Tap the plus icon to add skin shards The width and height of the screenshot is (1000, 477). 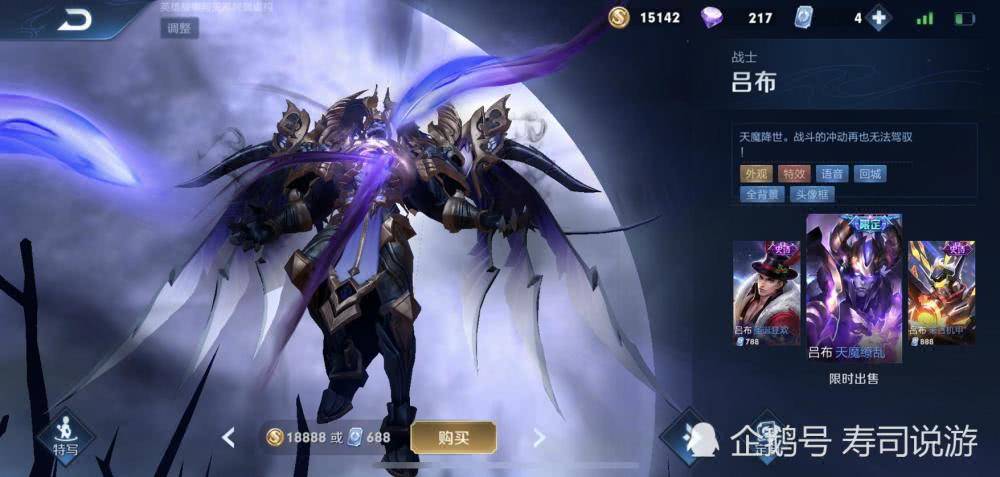click(x=878, y=18)
